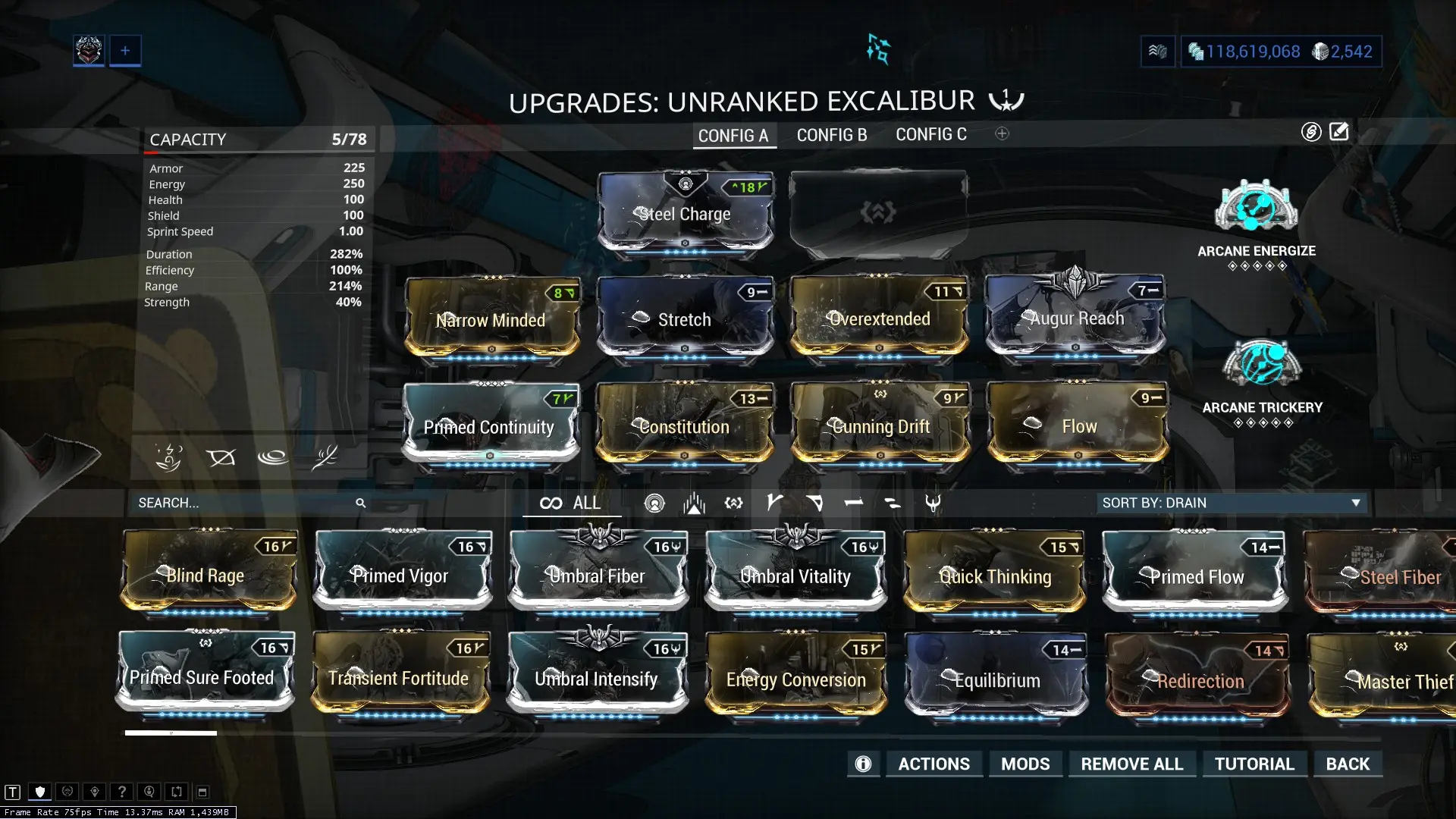
Task: Select the Exilus slot filter icon
Action: coord(733,502)
